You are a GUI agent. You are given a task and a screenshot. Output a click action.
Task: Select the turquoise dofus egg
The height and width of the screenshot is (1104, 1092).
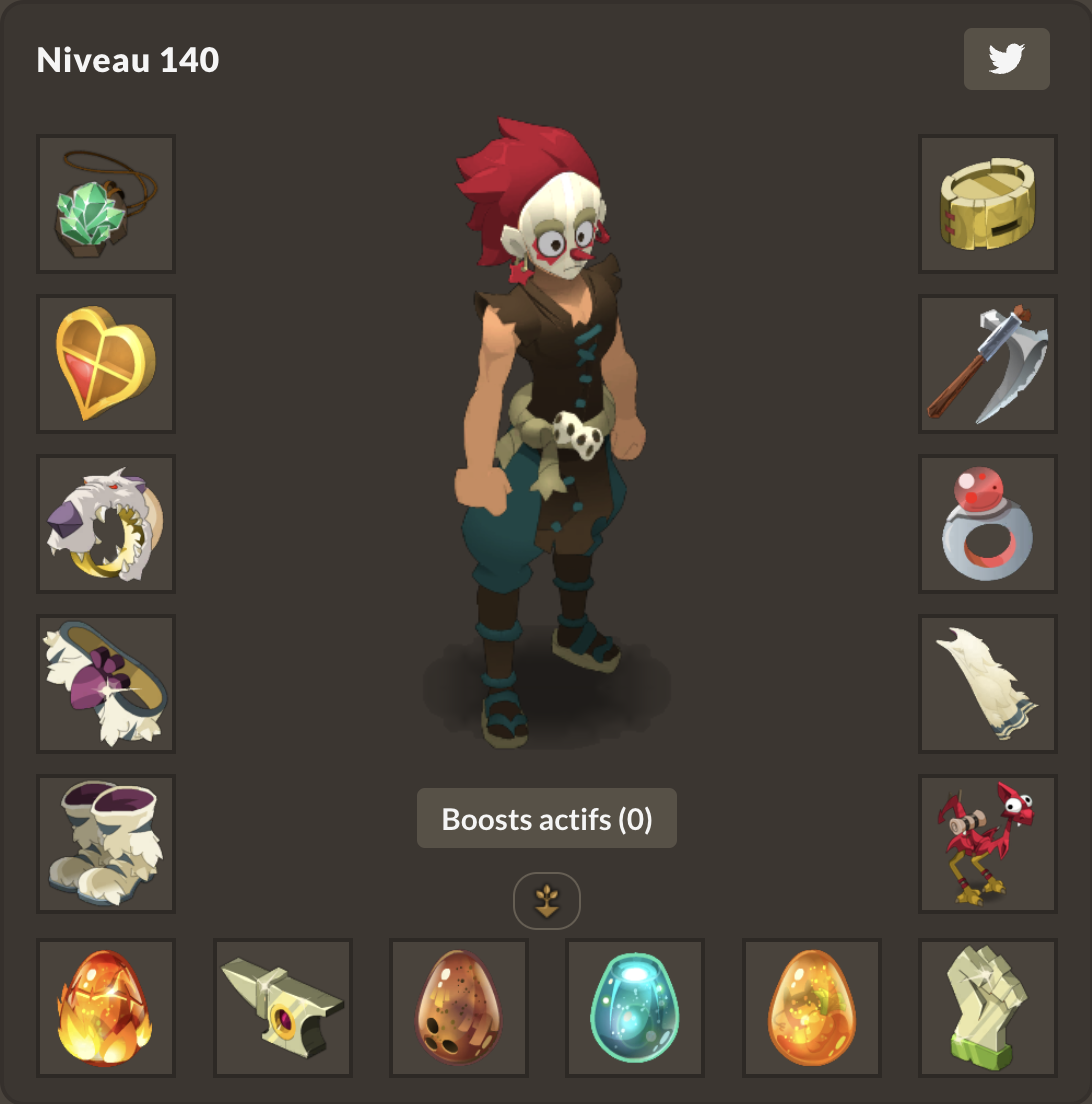coord(635,1008)
